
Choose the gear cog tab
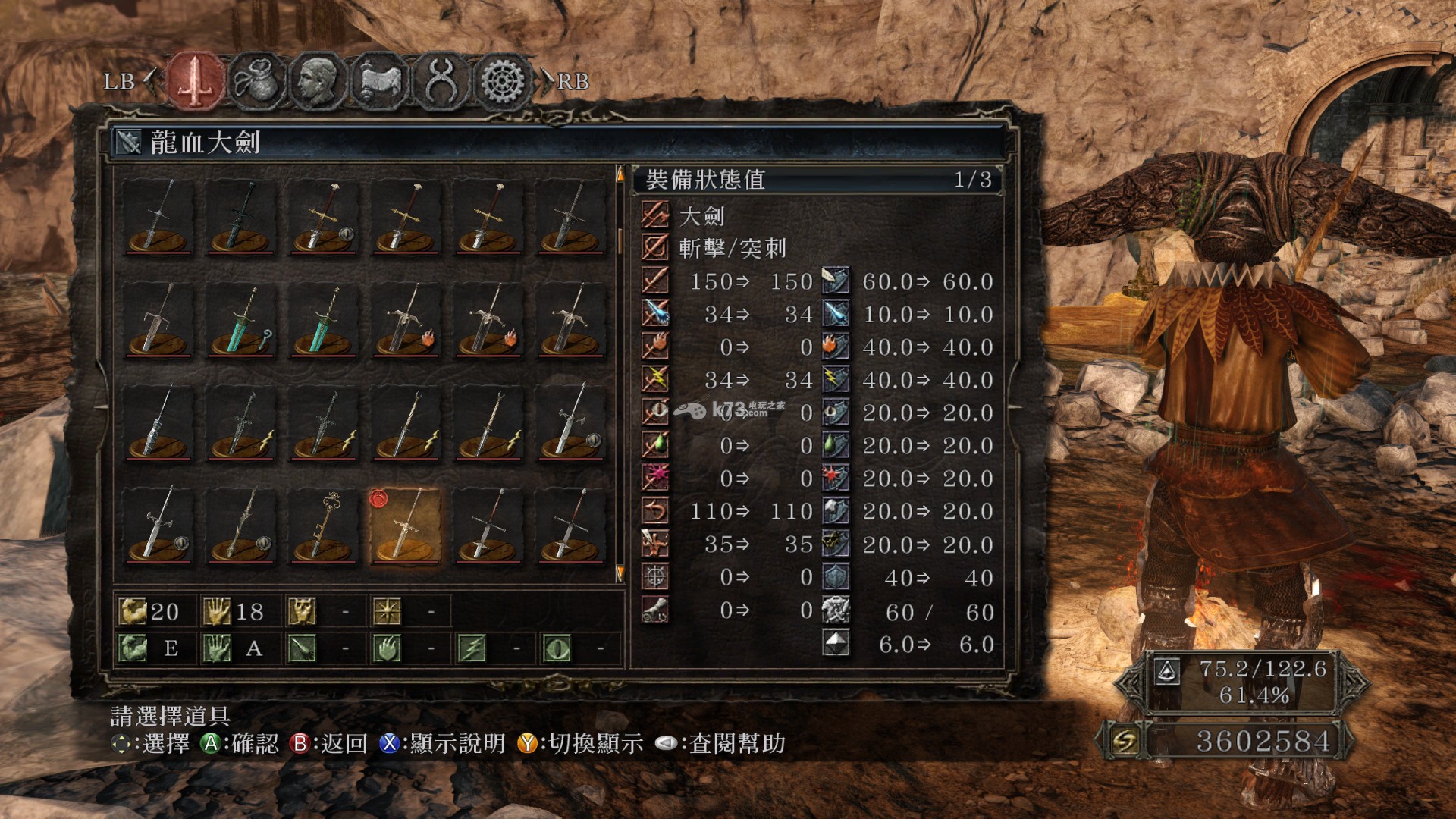pos(502,80)
